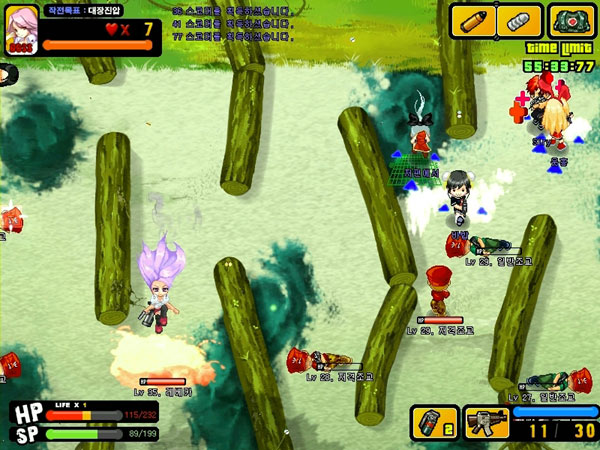This screenshot has height=450, width=600.
Task: Select the bullet ammo item slot
Action: point(472,21)
